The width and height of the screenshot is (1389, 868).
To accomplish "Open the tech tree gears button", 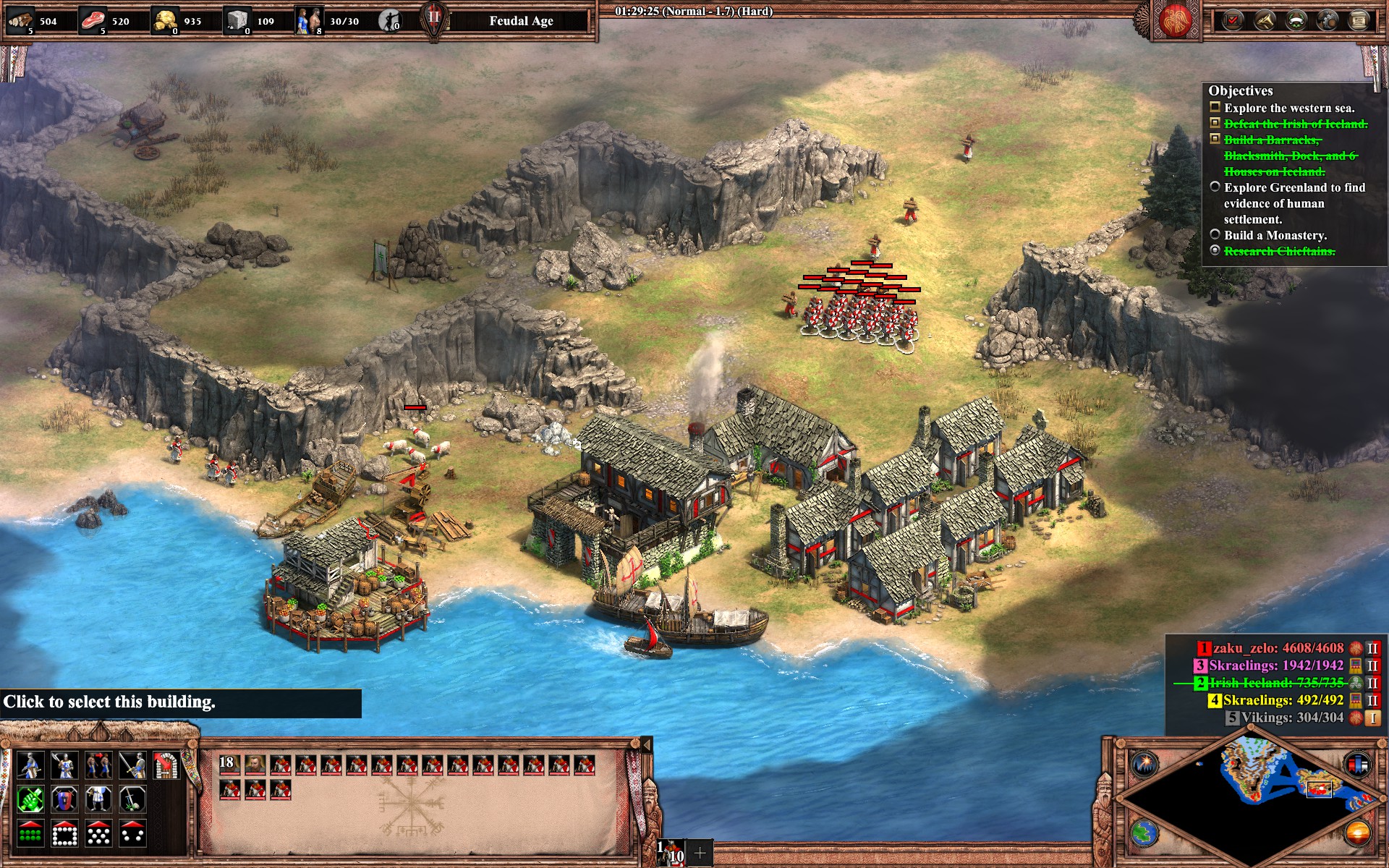I will click(1328, 20).
